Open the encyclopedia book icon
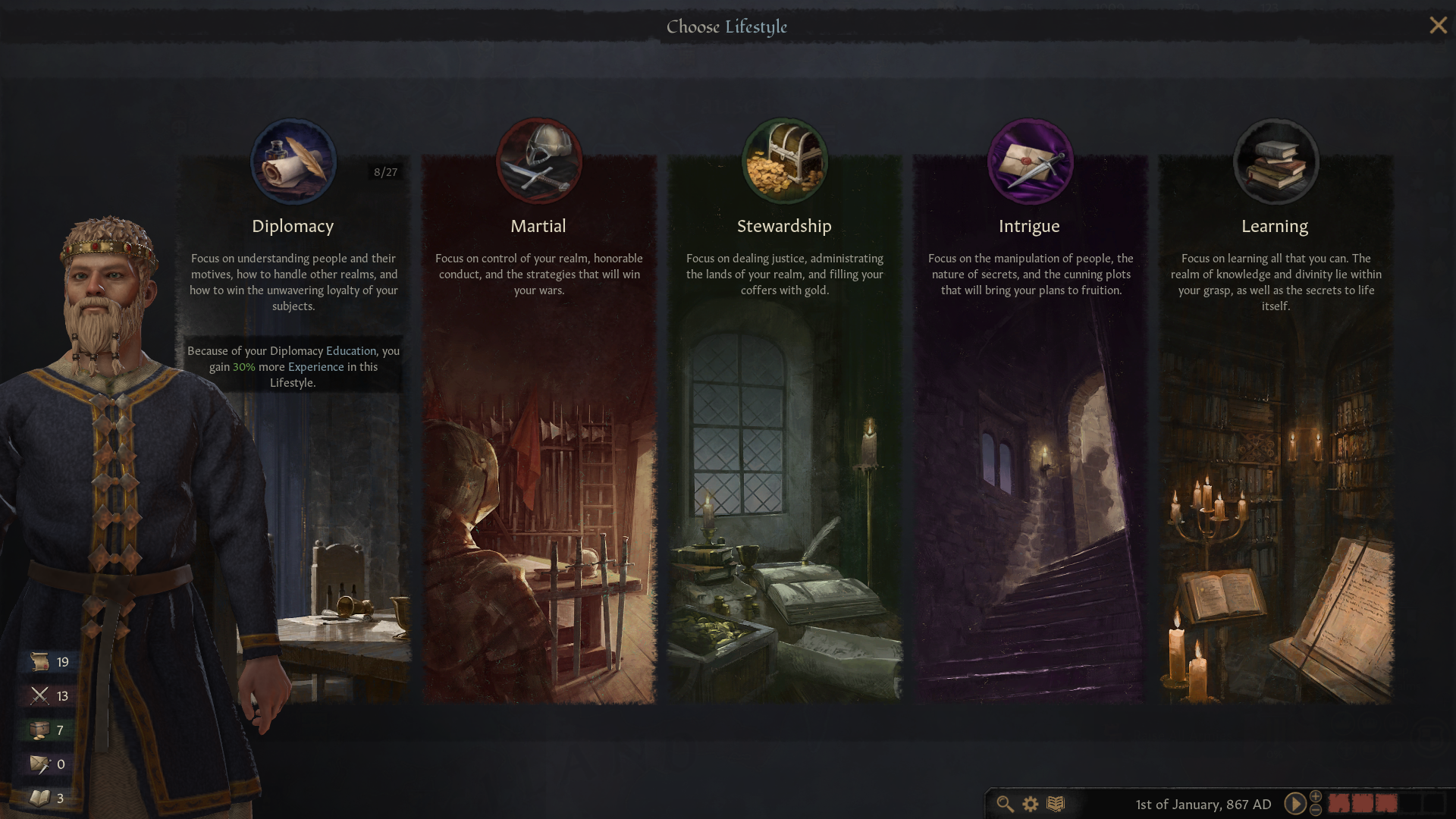 pos(1054,805)
